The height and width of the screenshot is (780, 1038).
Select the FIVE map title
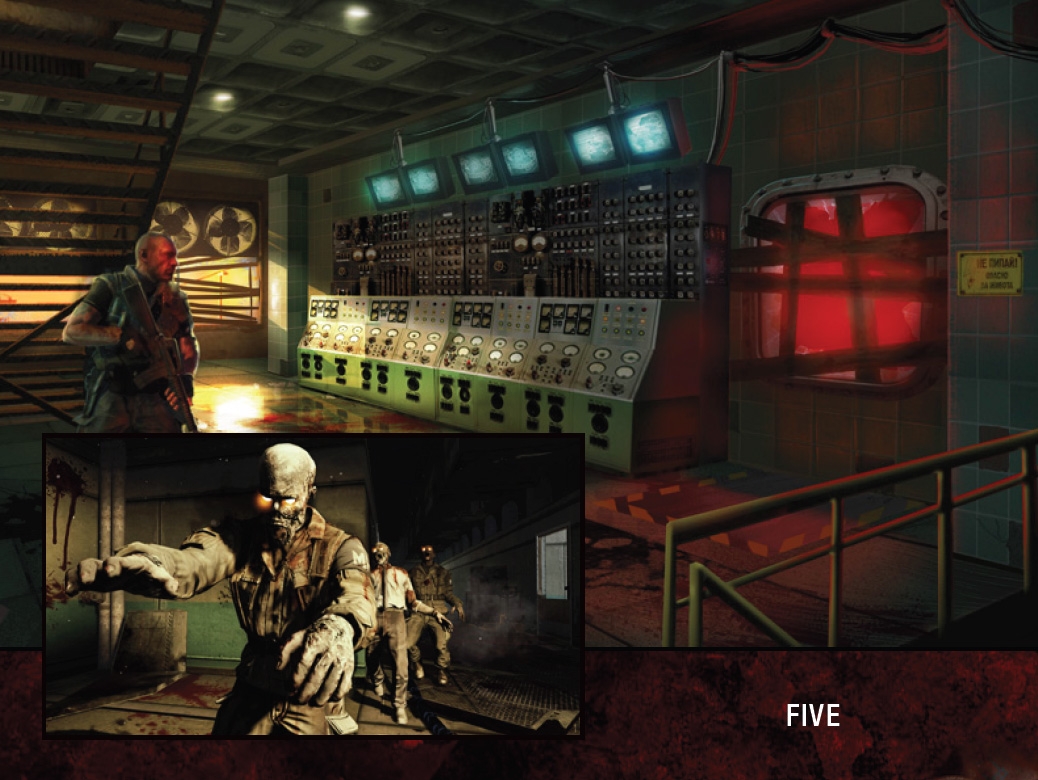click(812, 715)
